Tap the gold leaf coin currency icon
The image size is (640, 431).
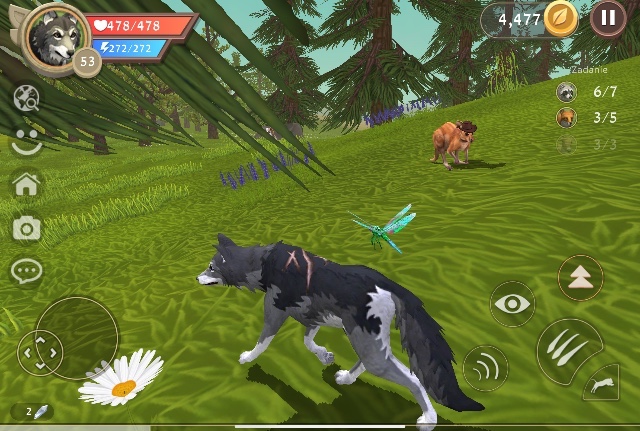562,18
